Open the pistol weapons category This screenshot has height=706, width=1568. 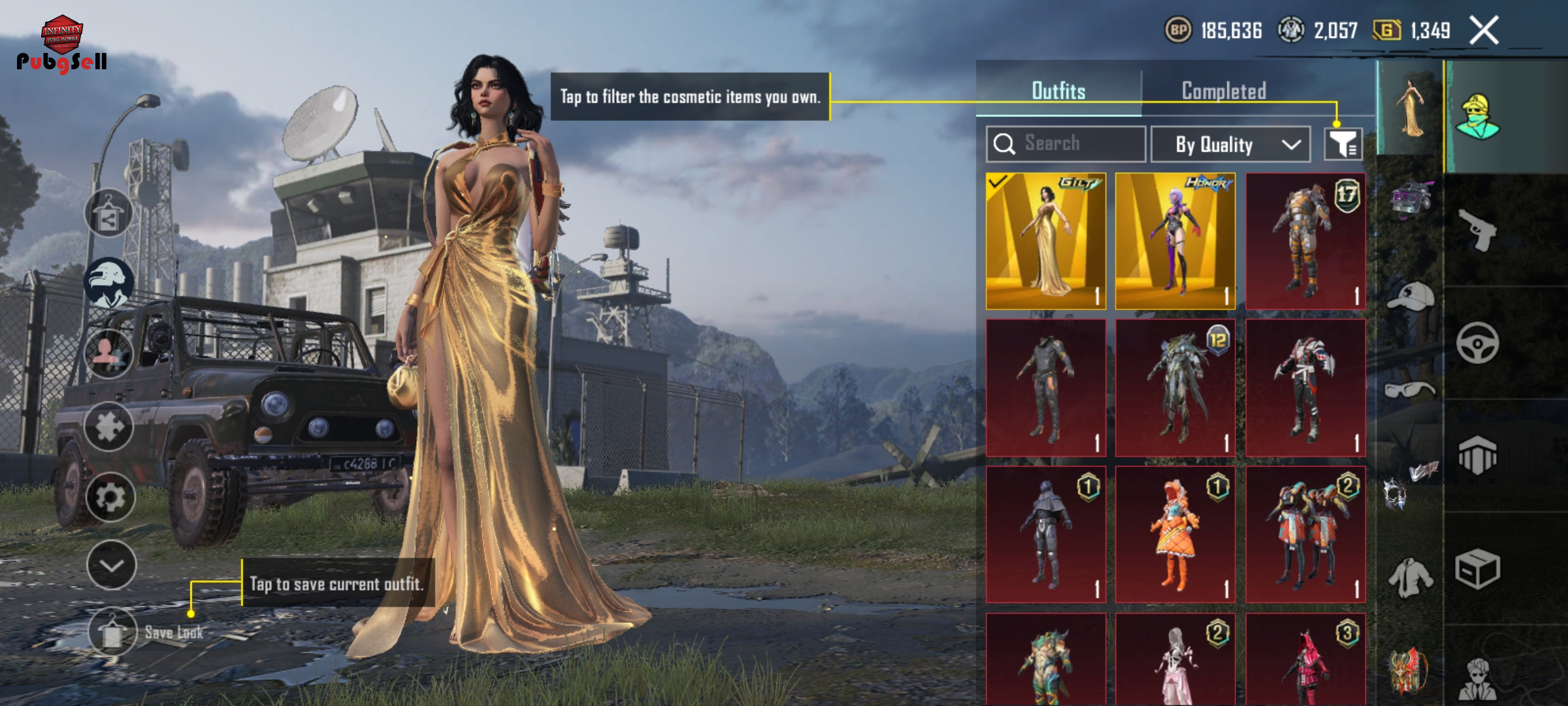[x=1477, y=229]
